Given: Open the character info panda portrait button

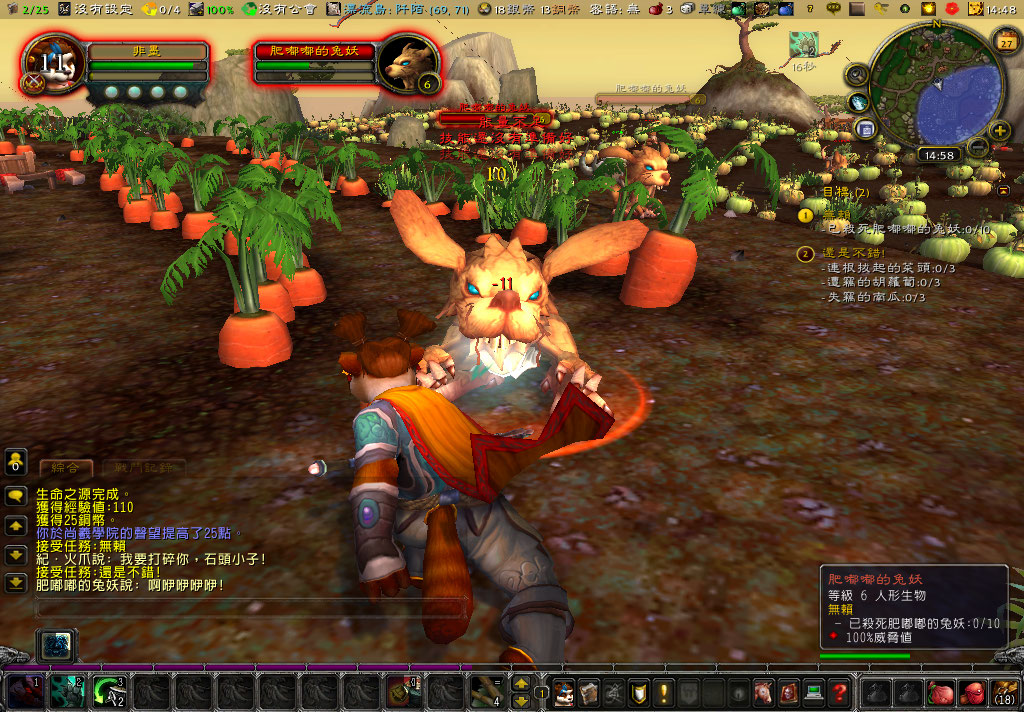Looking at the screenshot, I should pyautogui.click(x=563, y=691).
